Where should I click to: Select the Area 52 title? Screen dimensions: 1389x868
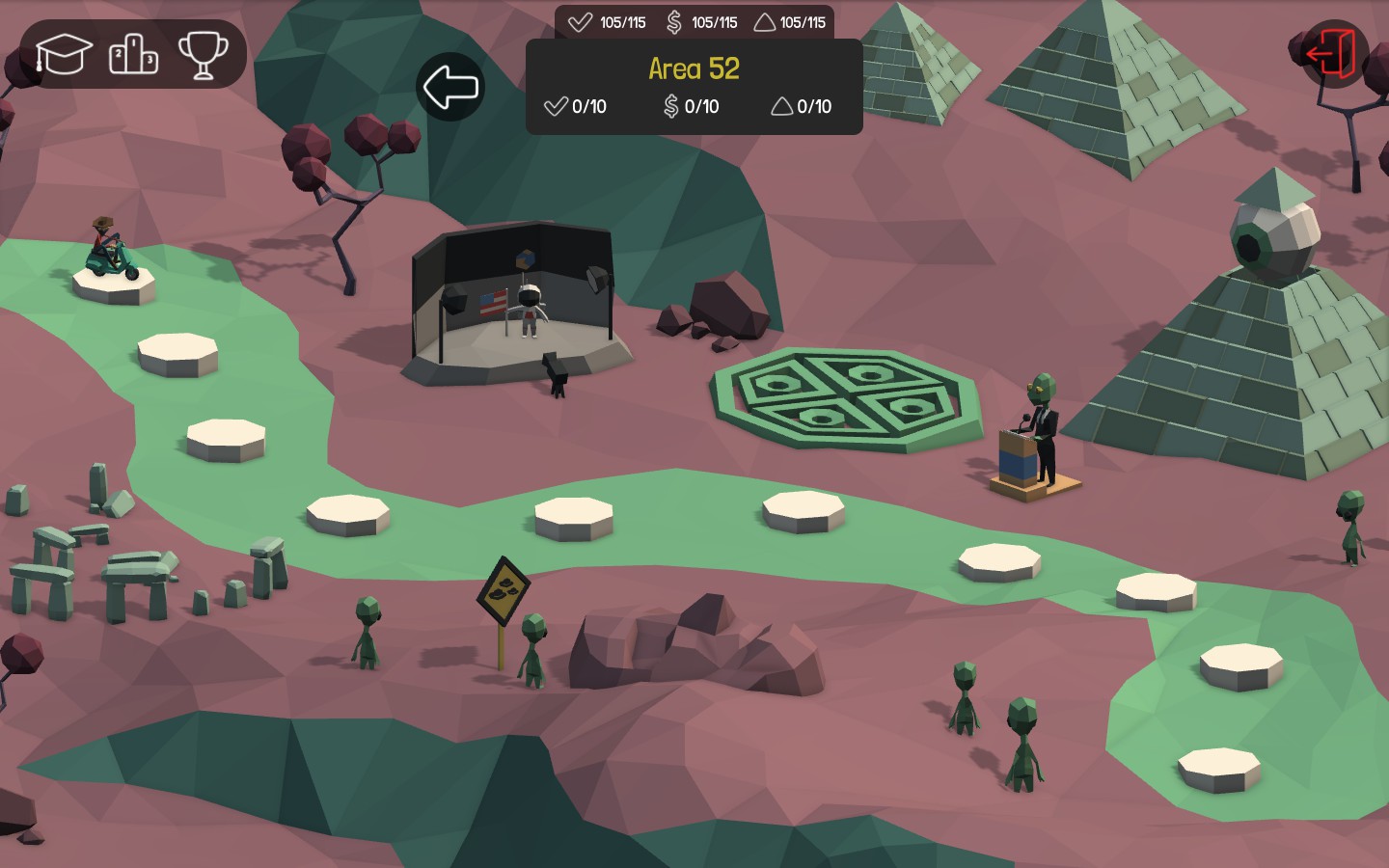[694, 68]
